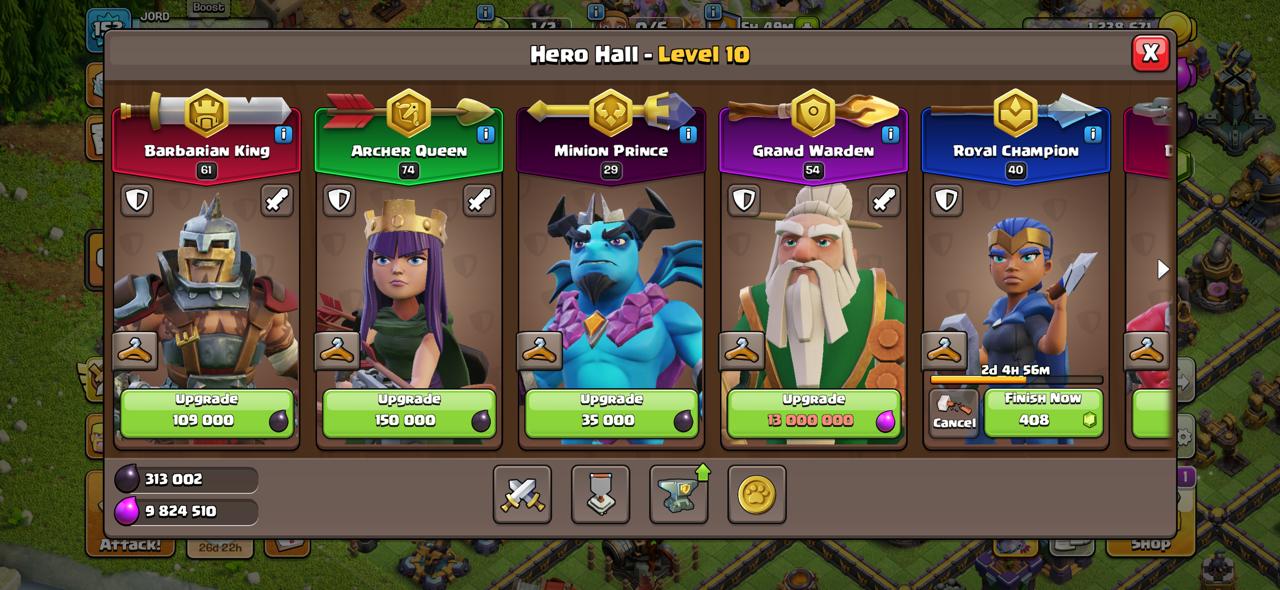Upgrade the Barbarian King for 109 000
This screenshot has height=590, width=1280.
[207, 412]
